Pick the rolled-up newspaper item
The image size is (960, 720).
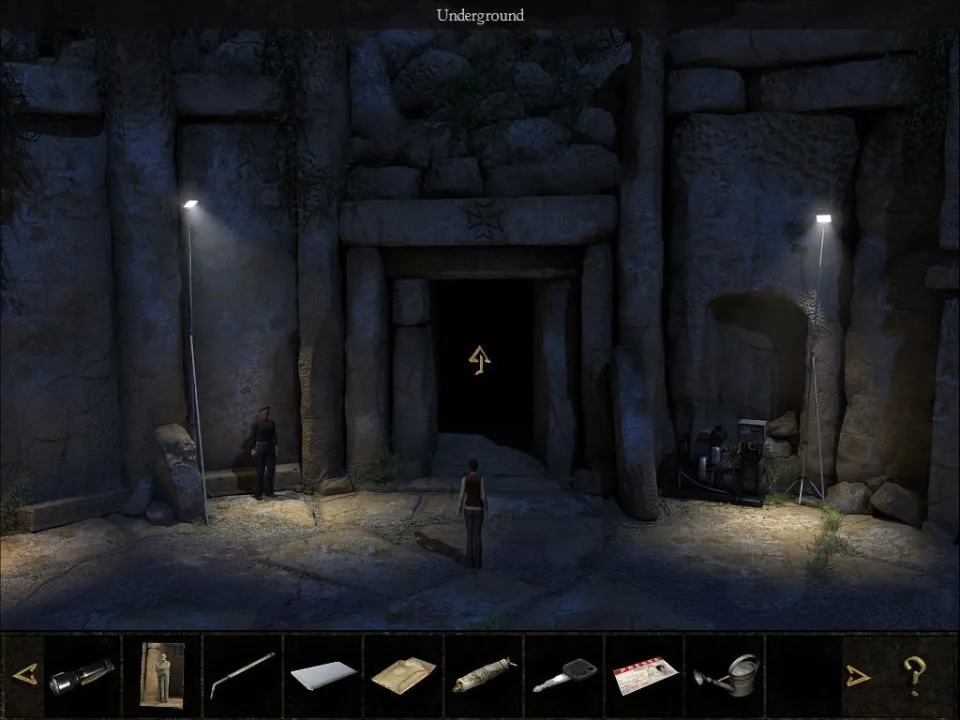(x=484, y=676)
